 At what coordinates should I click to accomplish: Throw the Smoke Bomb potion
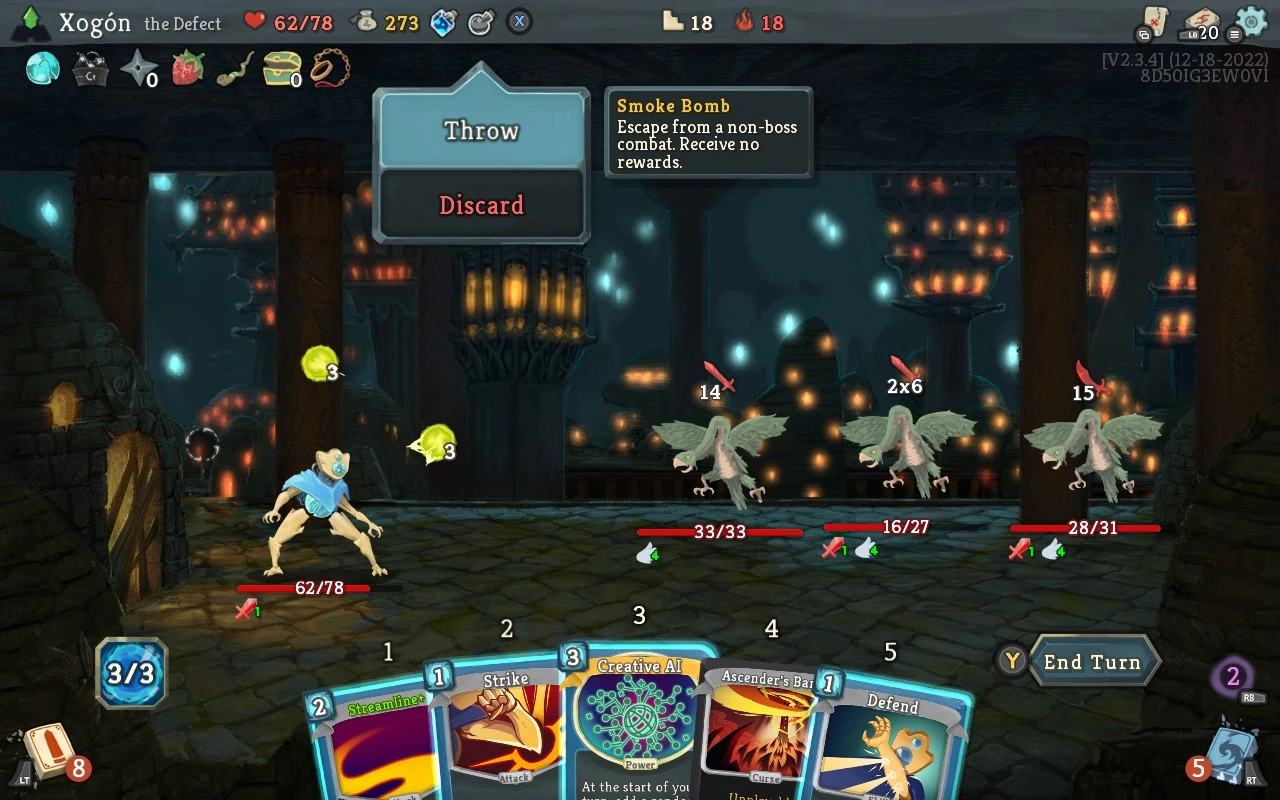coord(482,131)
